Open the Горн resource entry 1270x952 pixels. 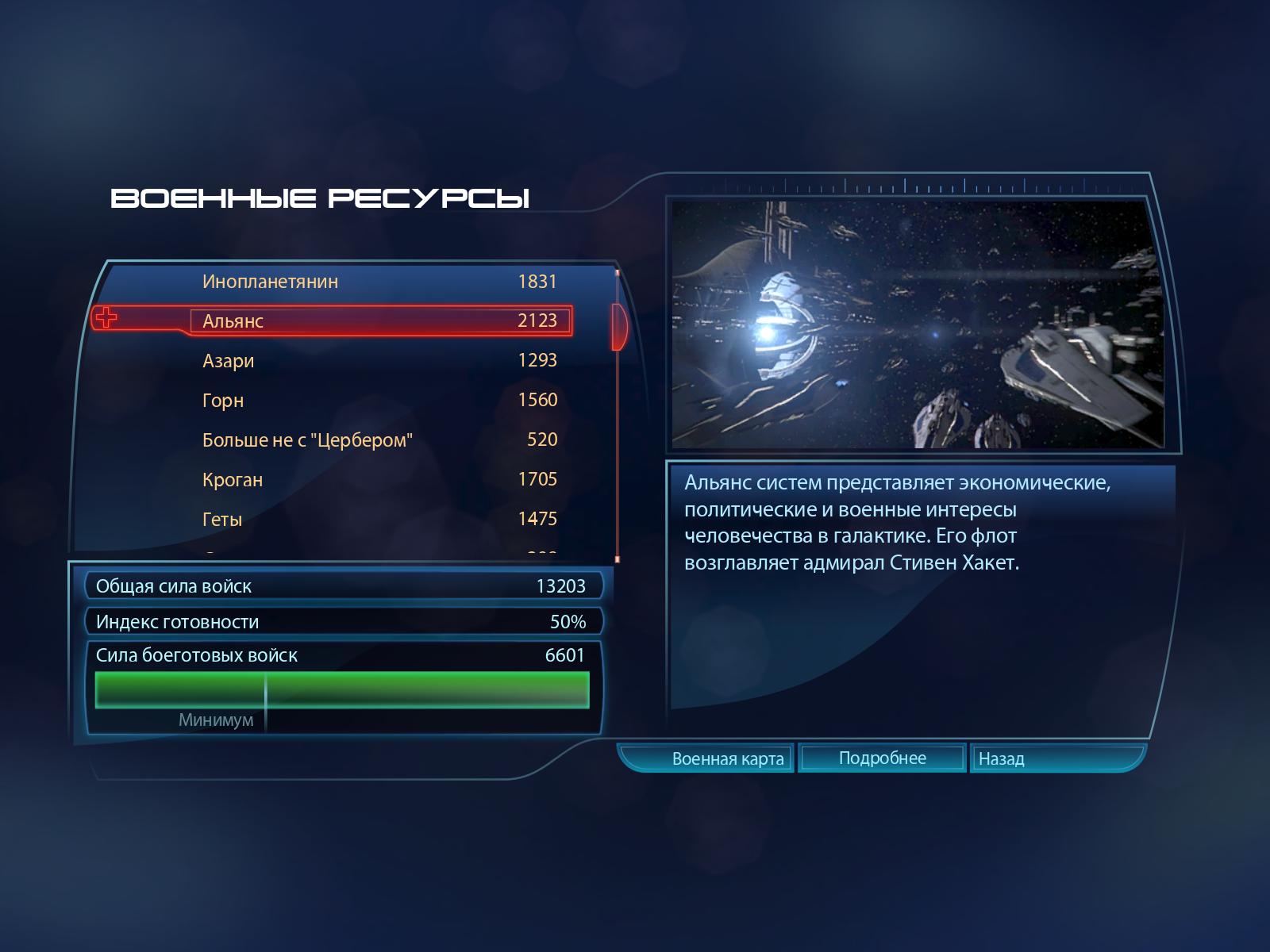[379, 401]
